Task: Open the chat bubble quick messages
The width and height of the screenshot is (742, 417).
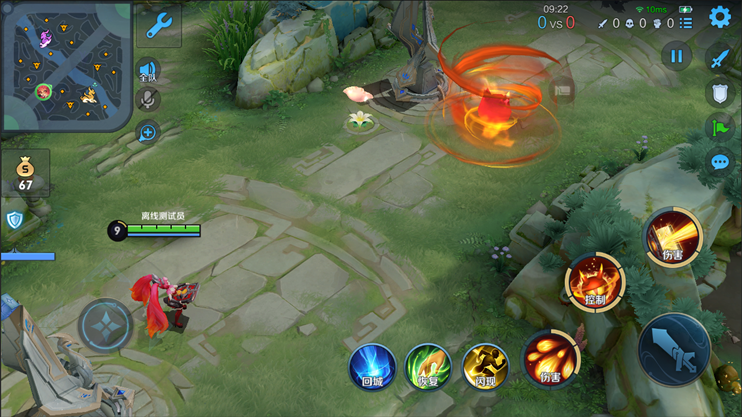Action: [719, 162]
